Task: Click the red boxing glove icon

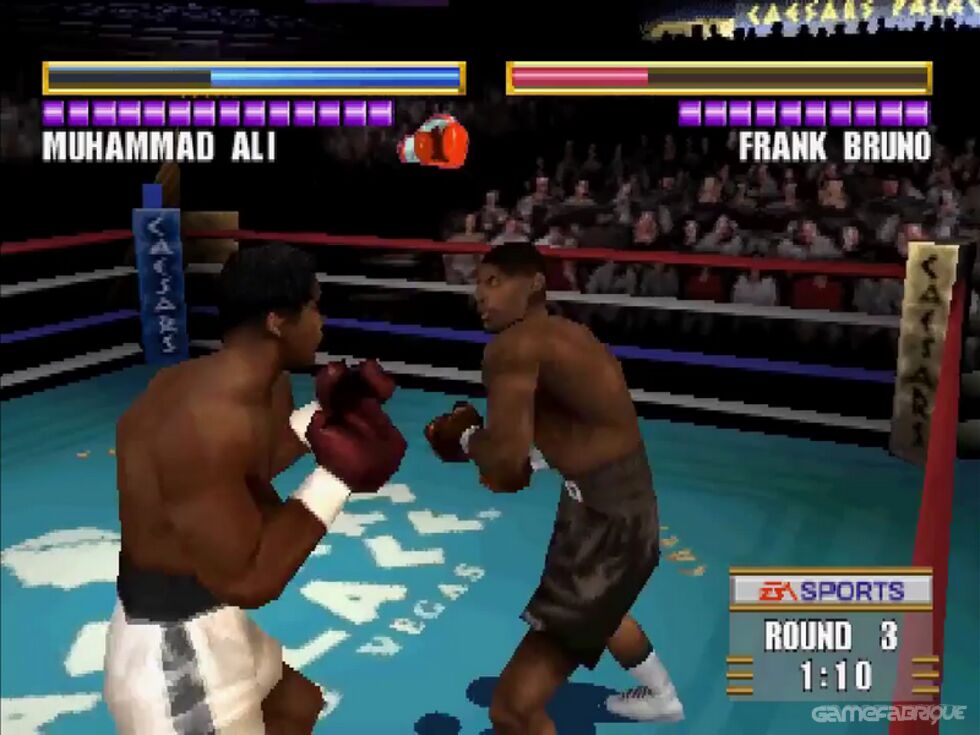Action: (x=434, y=142)
